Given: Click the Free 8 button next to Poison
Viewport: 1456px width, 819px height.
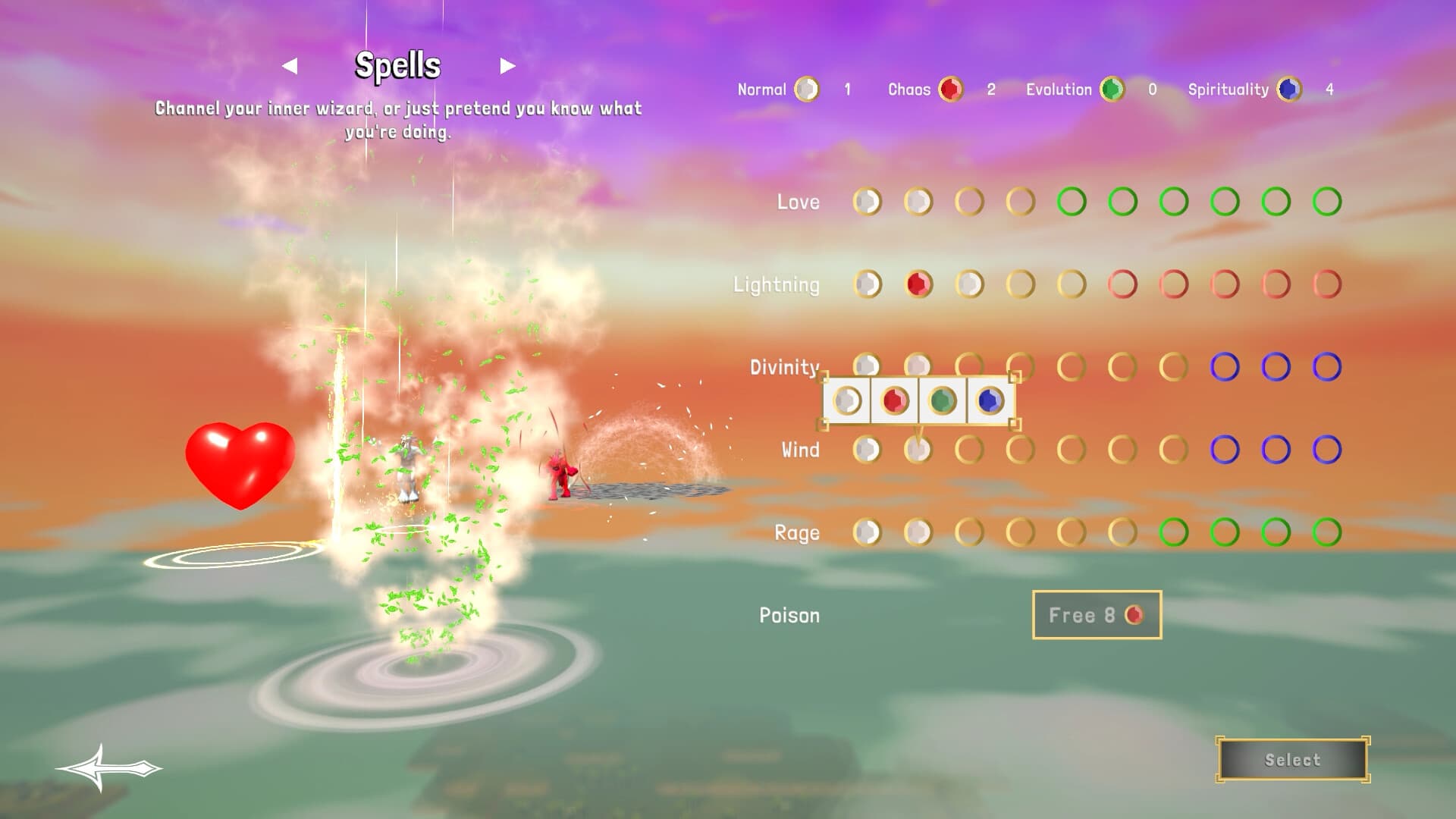Looking at the screenshot, I should (x=1097, y=616).
